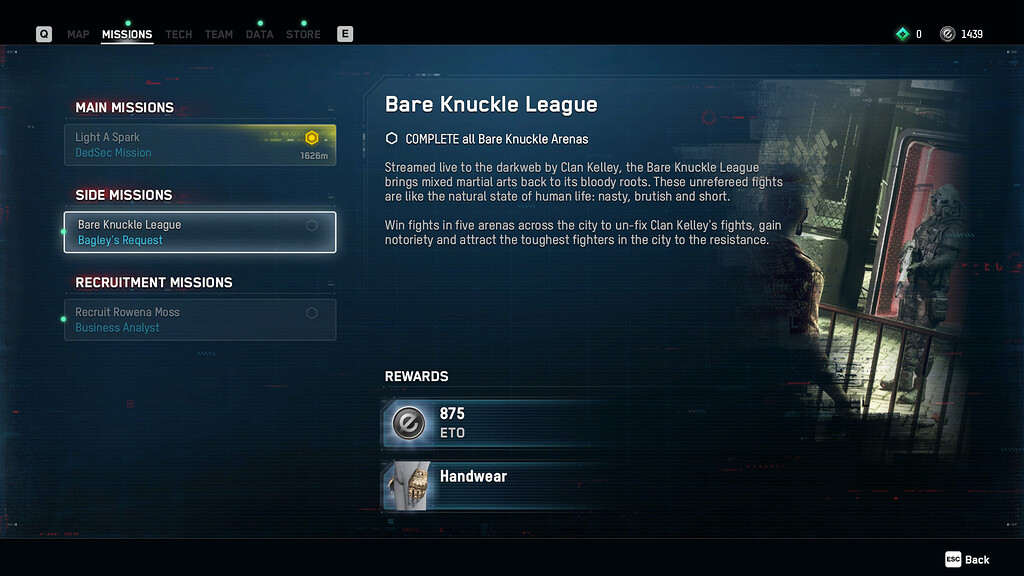Open the MISSIONS tab
1024x576 pixels.
(127, 34)
